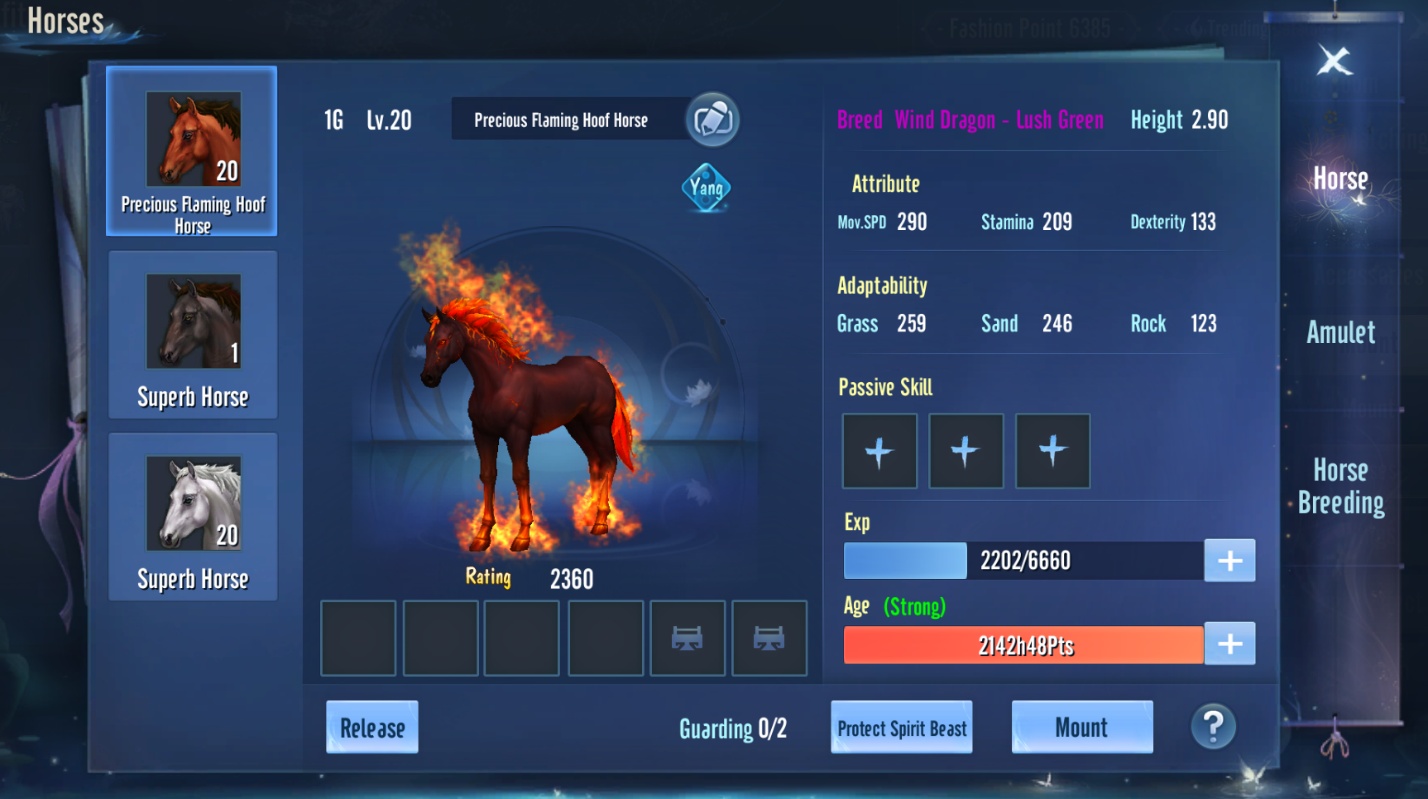Choose the level 1 Superb Horse
Screen dimensions: 1428x799
[x=192, y=334]
